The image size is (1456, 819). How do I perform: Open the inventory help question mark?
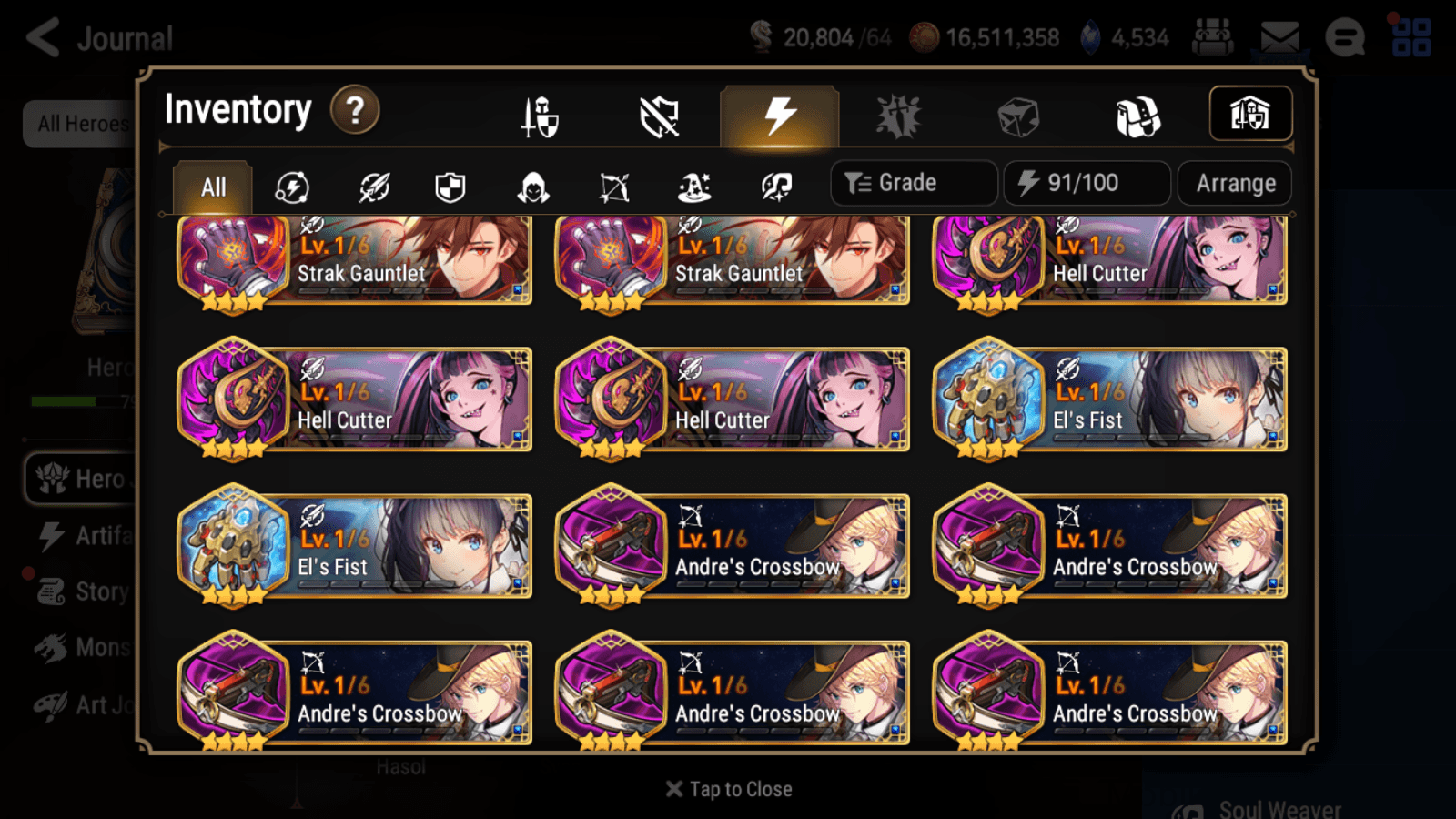click(354, 109)
